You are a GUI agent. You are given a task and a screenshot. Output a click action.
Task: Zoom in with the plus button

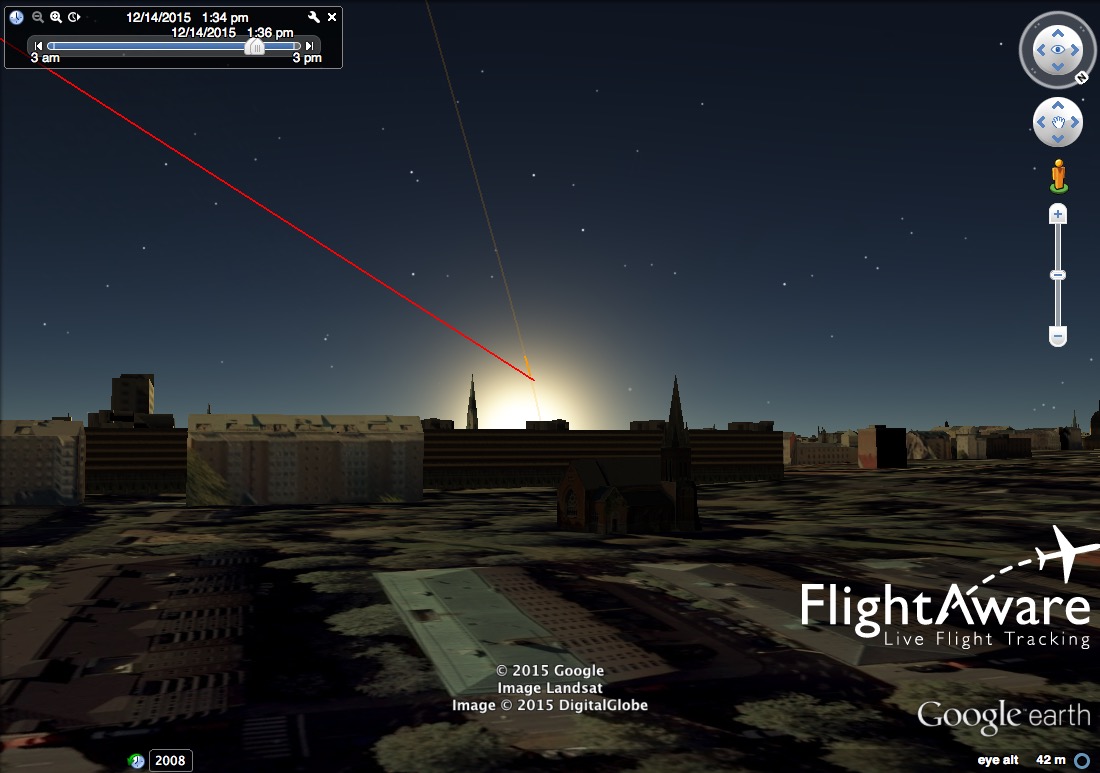click(x=1058, y=214)
